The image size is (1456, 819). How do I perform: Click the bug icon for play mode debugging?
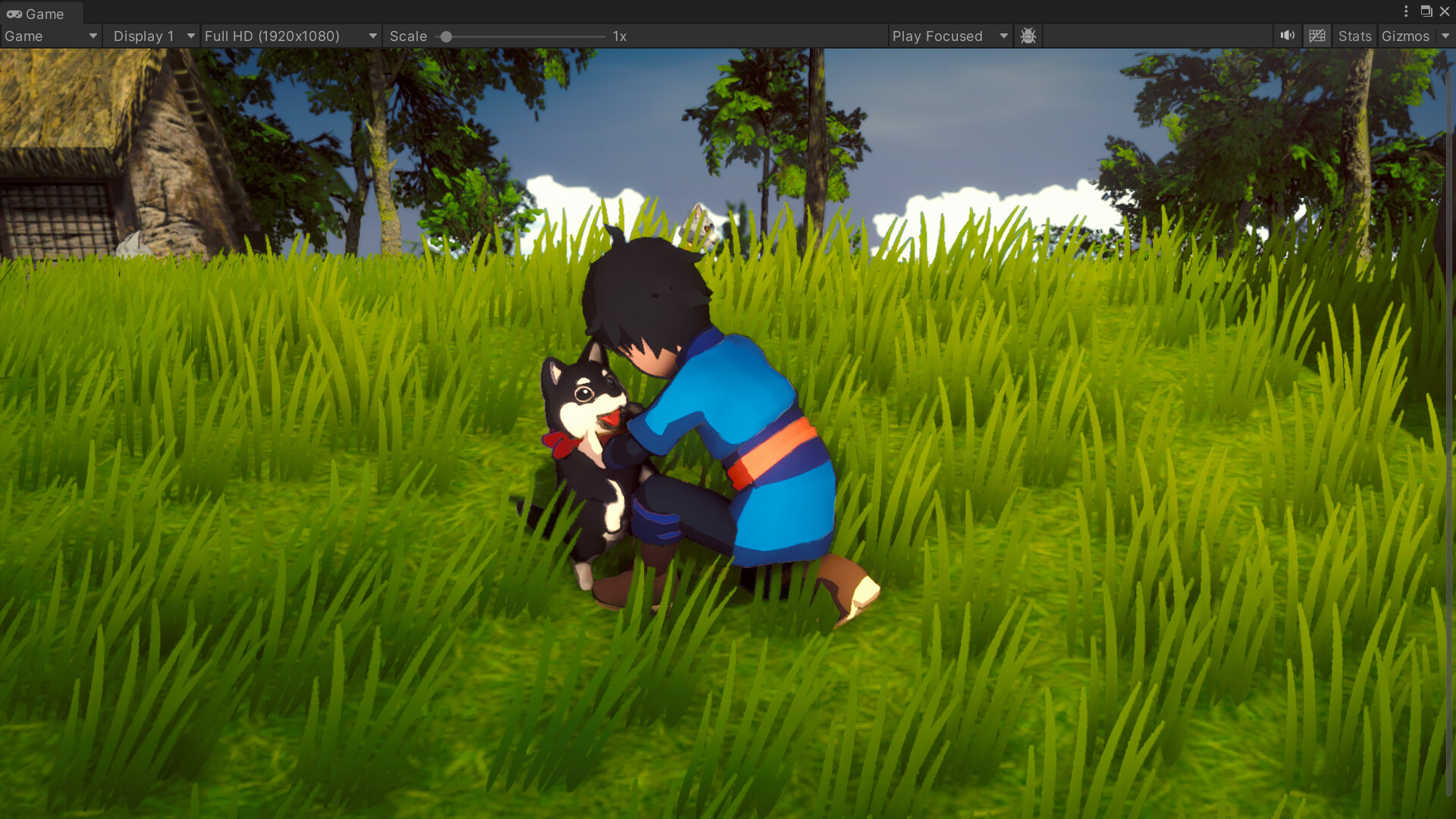(1028, 36)
